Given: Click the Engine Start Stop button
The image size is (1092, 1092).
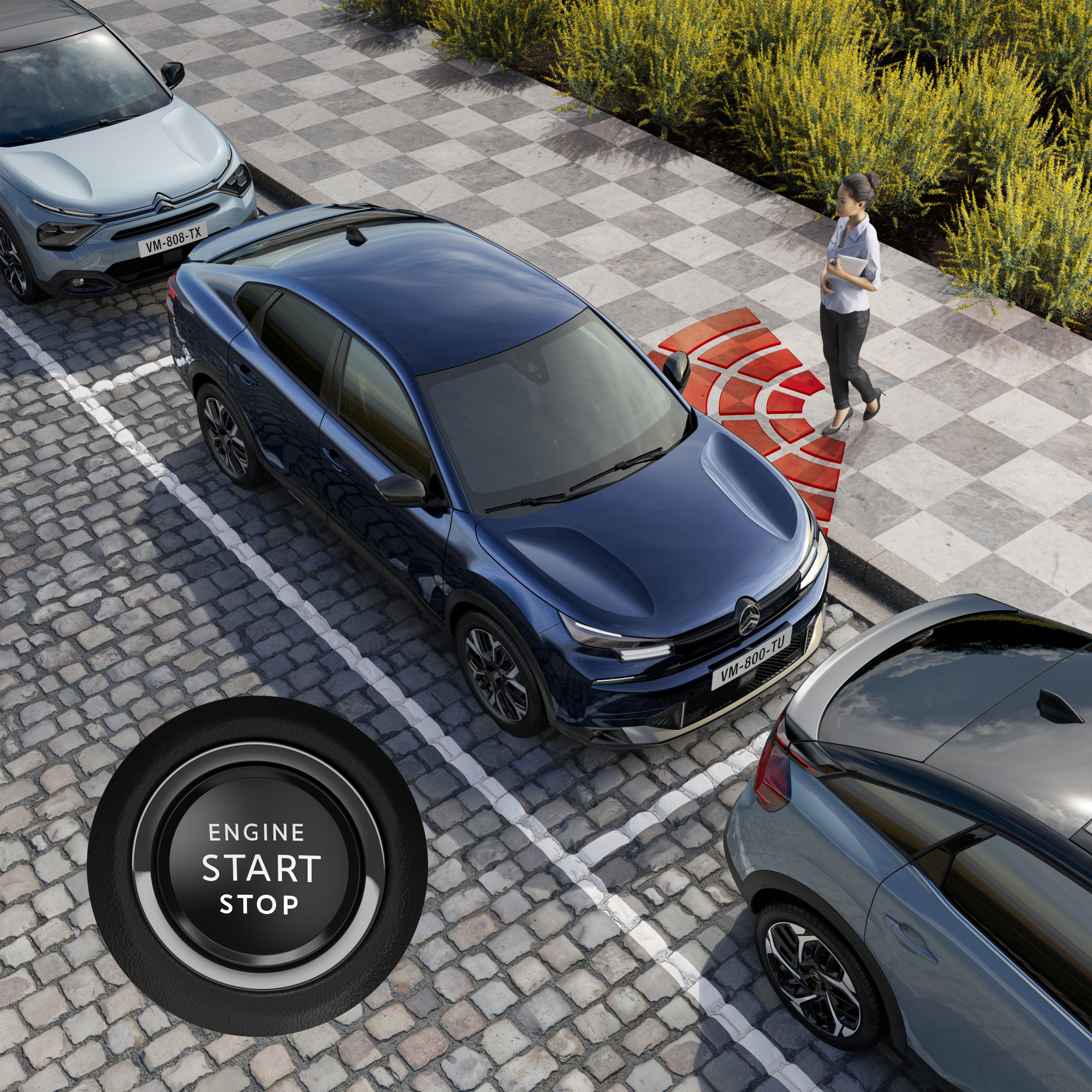Looking at the screenshot, I should (259, 866).
